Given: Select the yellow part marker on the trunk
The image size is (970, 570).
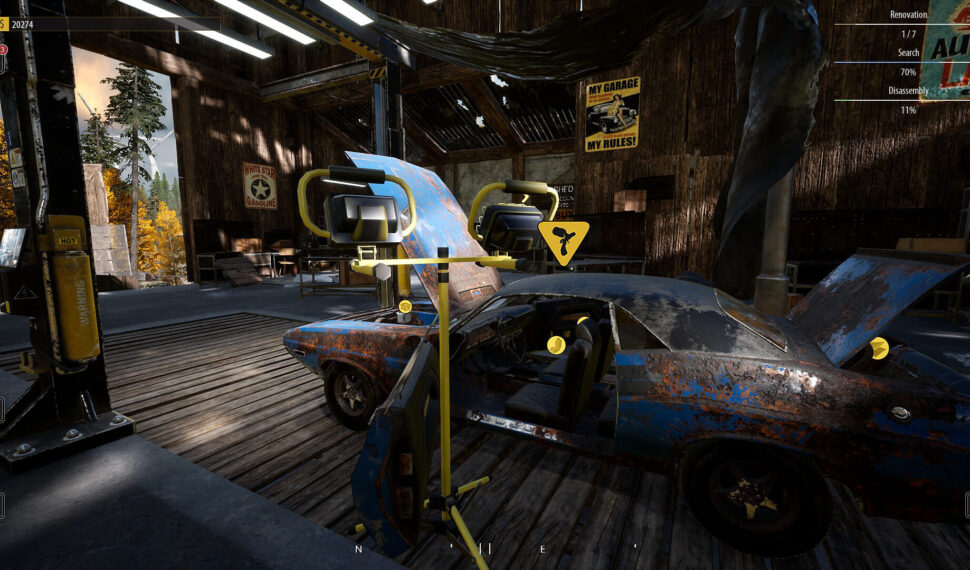Looking at the screenshot, I should pyautogui.click(x=879, y=348).
